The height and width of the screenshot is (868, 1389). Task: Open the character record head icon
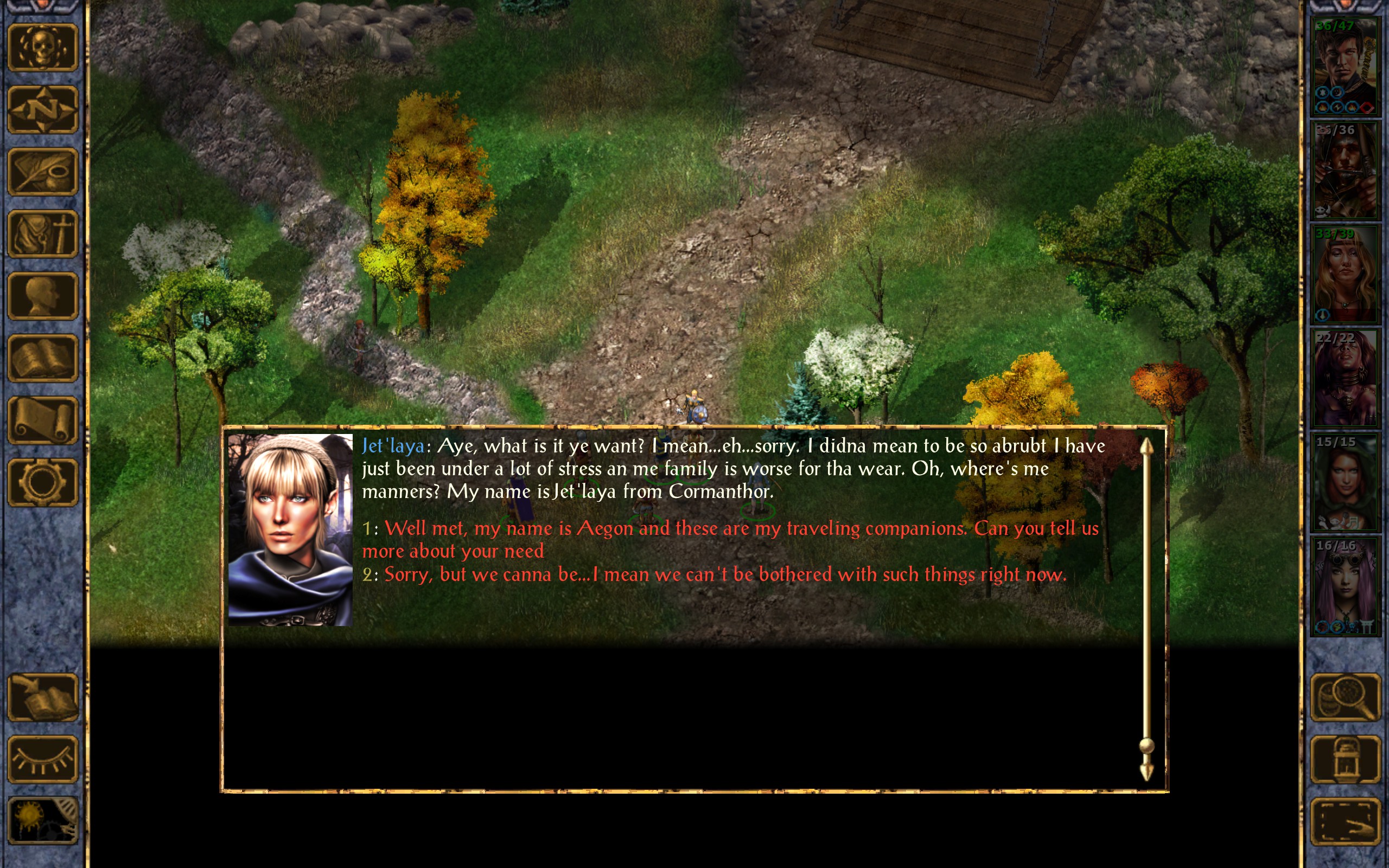click(x=43, y=296)
